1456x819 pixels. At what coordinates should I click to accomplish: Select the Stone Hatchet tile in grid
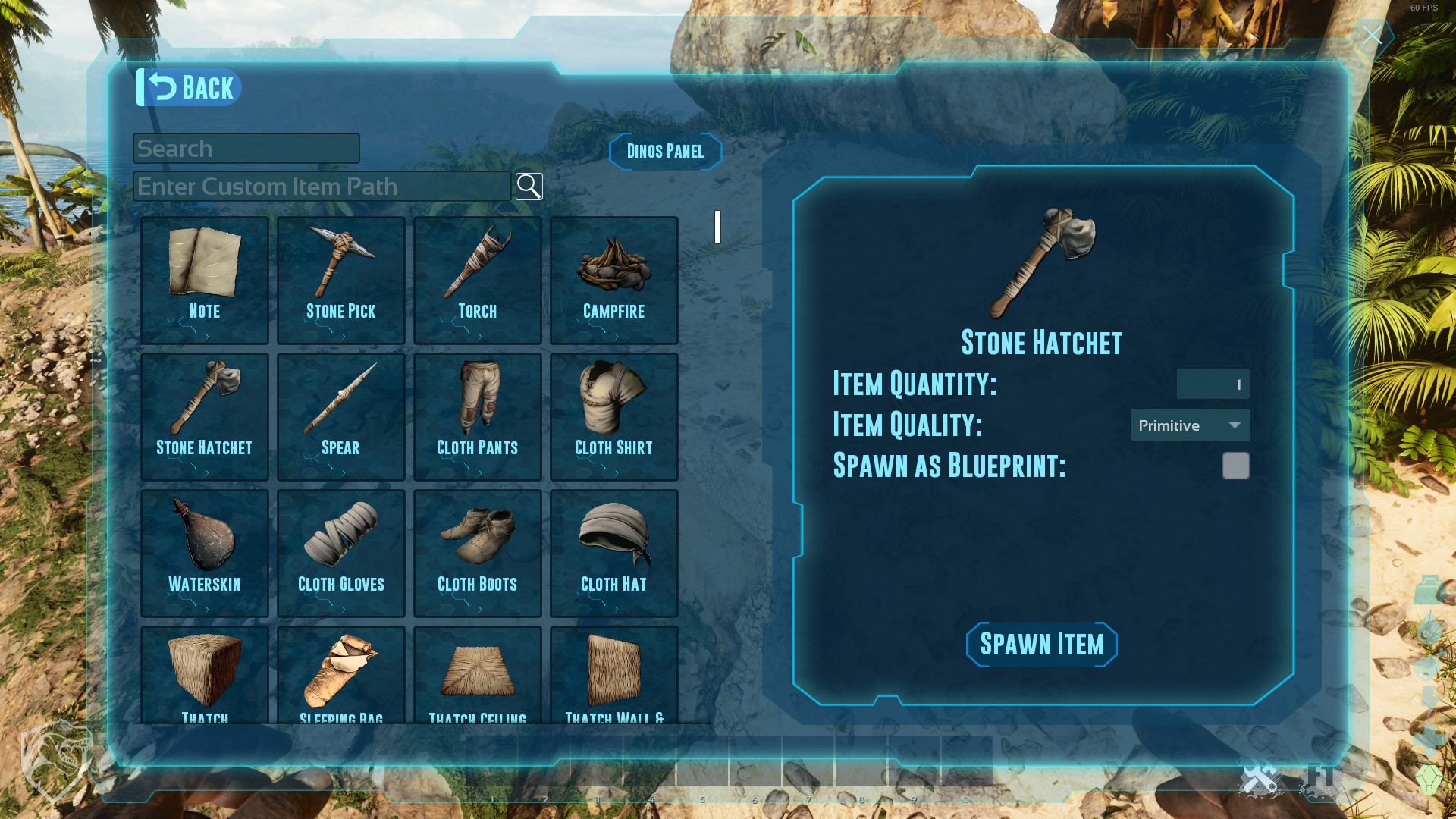click(205, 416)
